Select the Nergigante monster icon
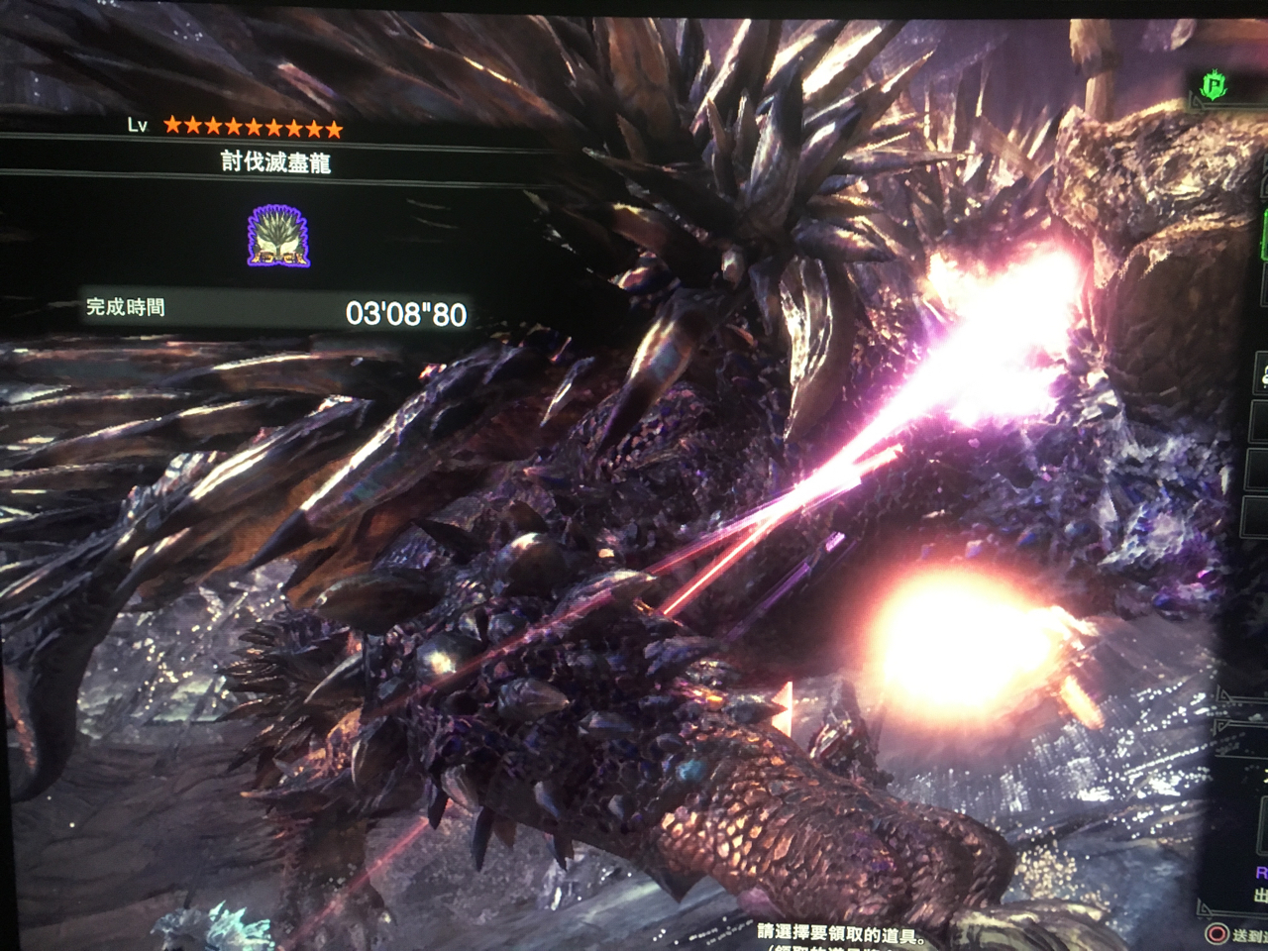The height and width of the screenshot is (952, 1269). [278, 237]
